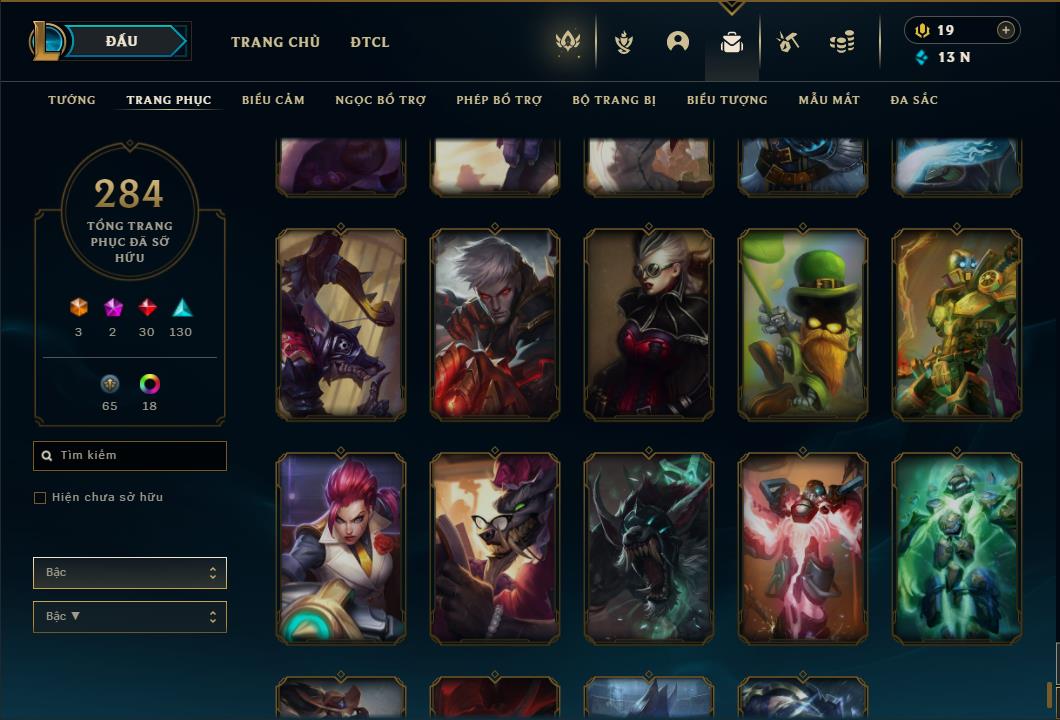The width and height of the screenshot is (1060, 720).
Task: Show the BIỂU TƯỢNG tab
Action: coord(727,100)
